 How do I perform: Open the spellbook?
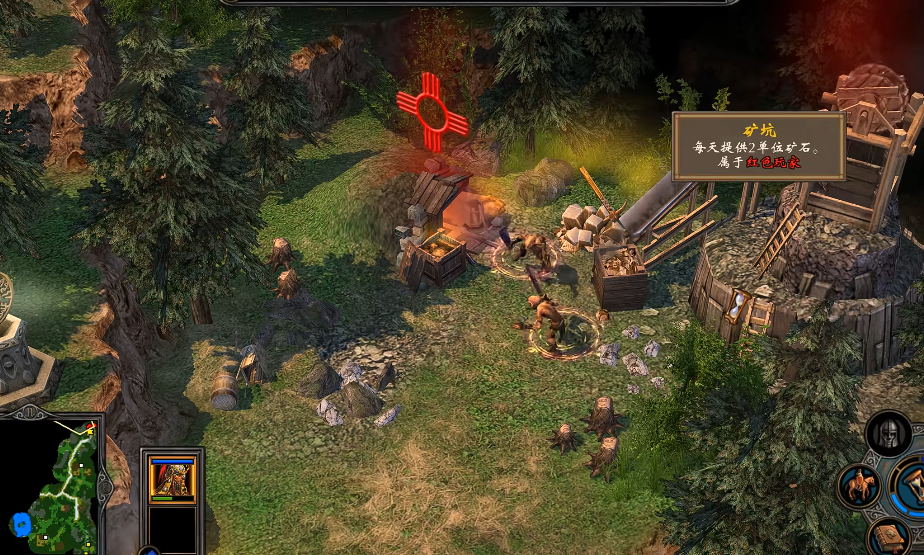pyautogui.click(x=886, y=537)
